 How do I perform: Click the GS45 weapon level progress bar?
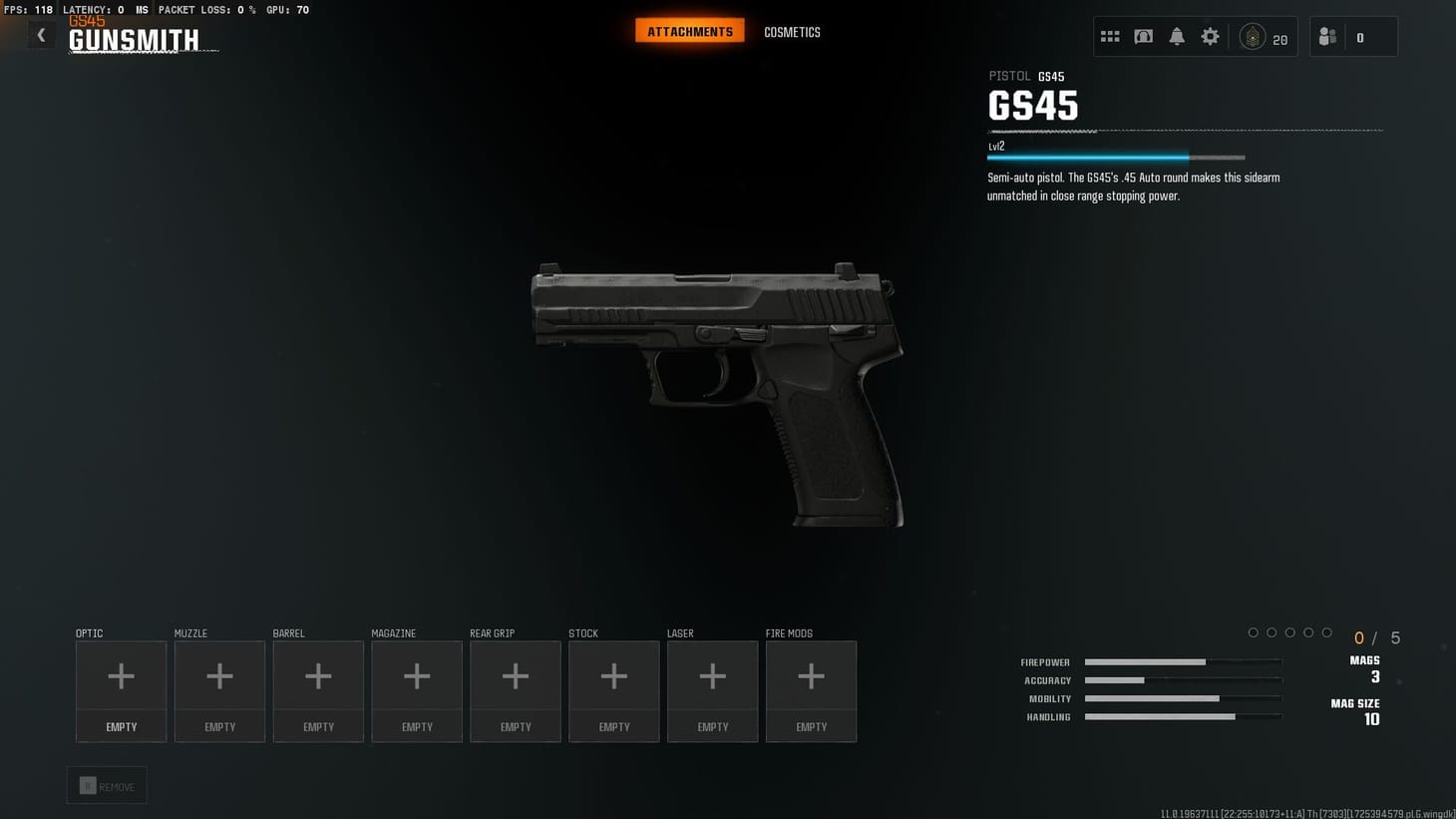pyautogui.click(x=1116, y=157)
